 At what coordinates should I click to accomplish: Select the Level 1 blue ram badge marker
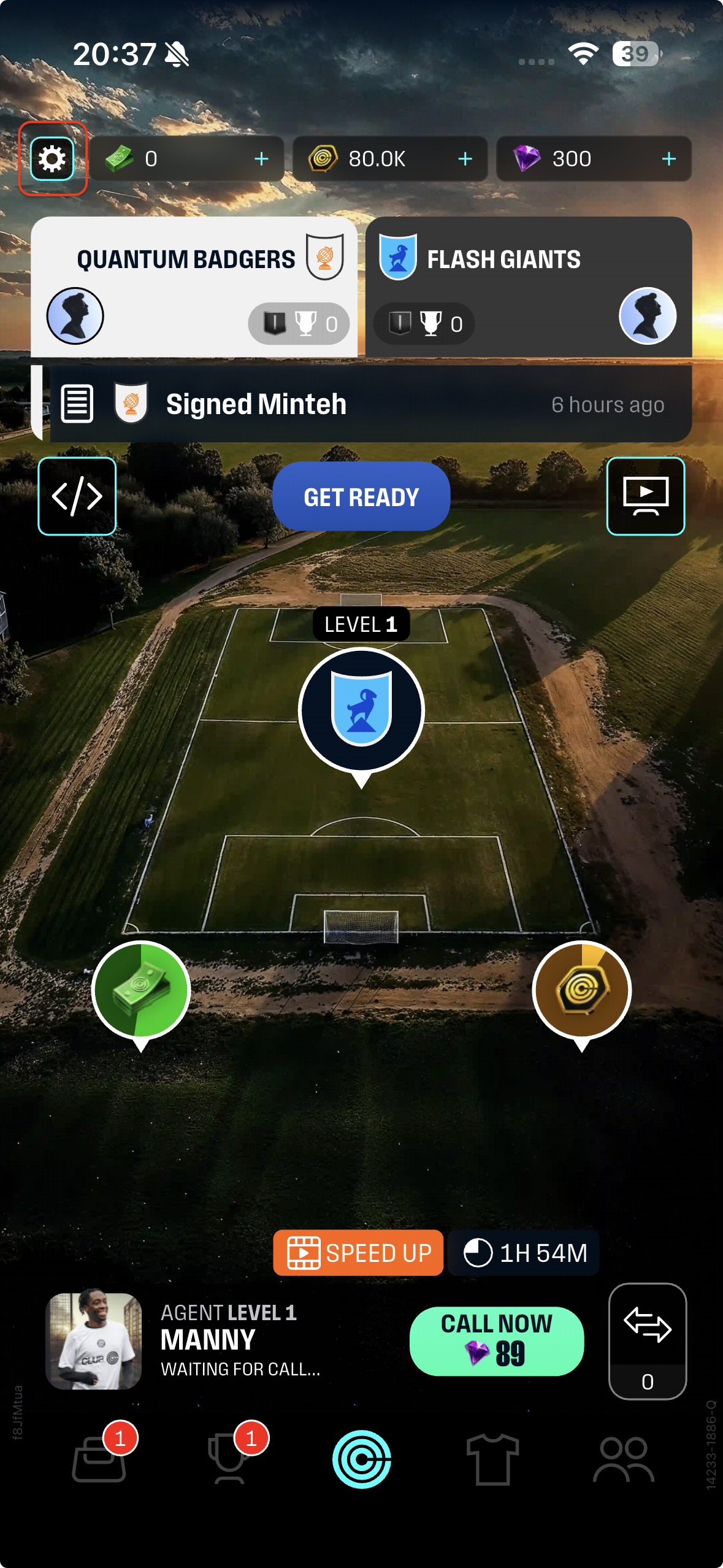[x=361, y=710]
